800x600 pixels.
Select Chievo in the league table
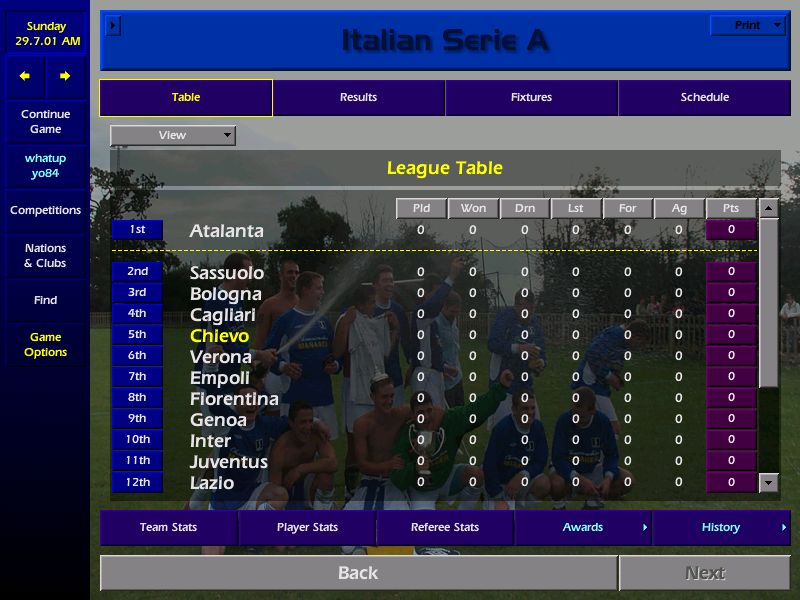click(x=219, y=336)
